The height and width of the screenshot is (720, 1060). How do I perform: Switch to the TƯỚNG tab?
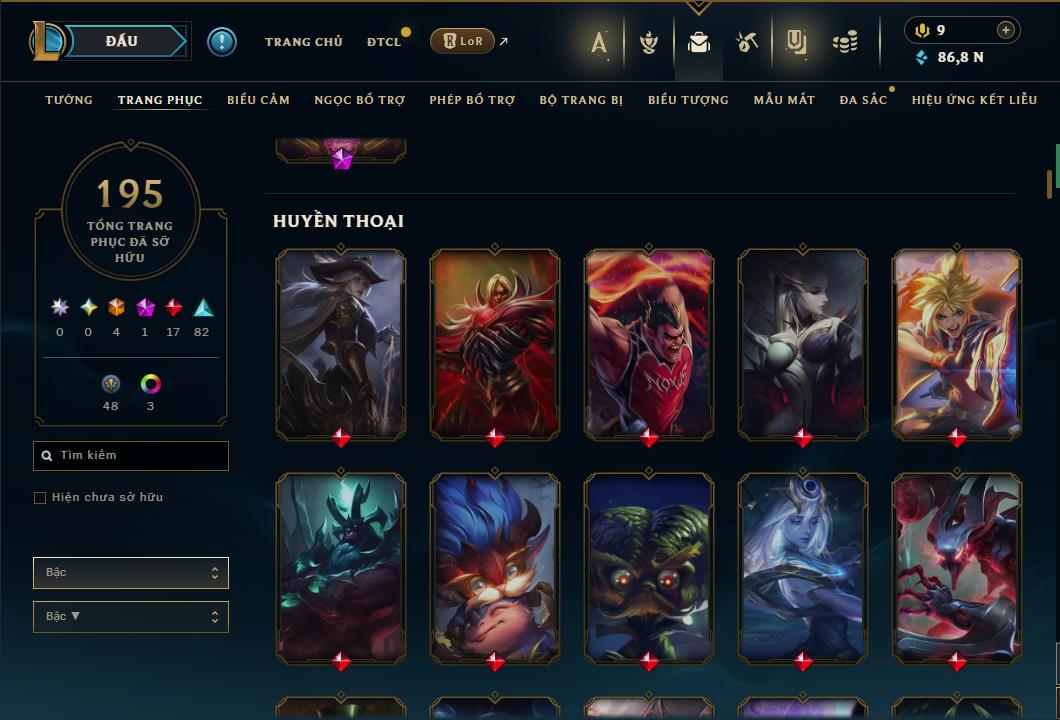pyautogui.click(x=69, y=100)
